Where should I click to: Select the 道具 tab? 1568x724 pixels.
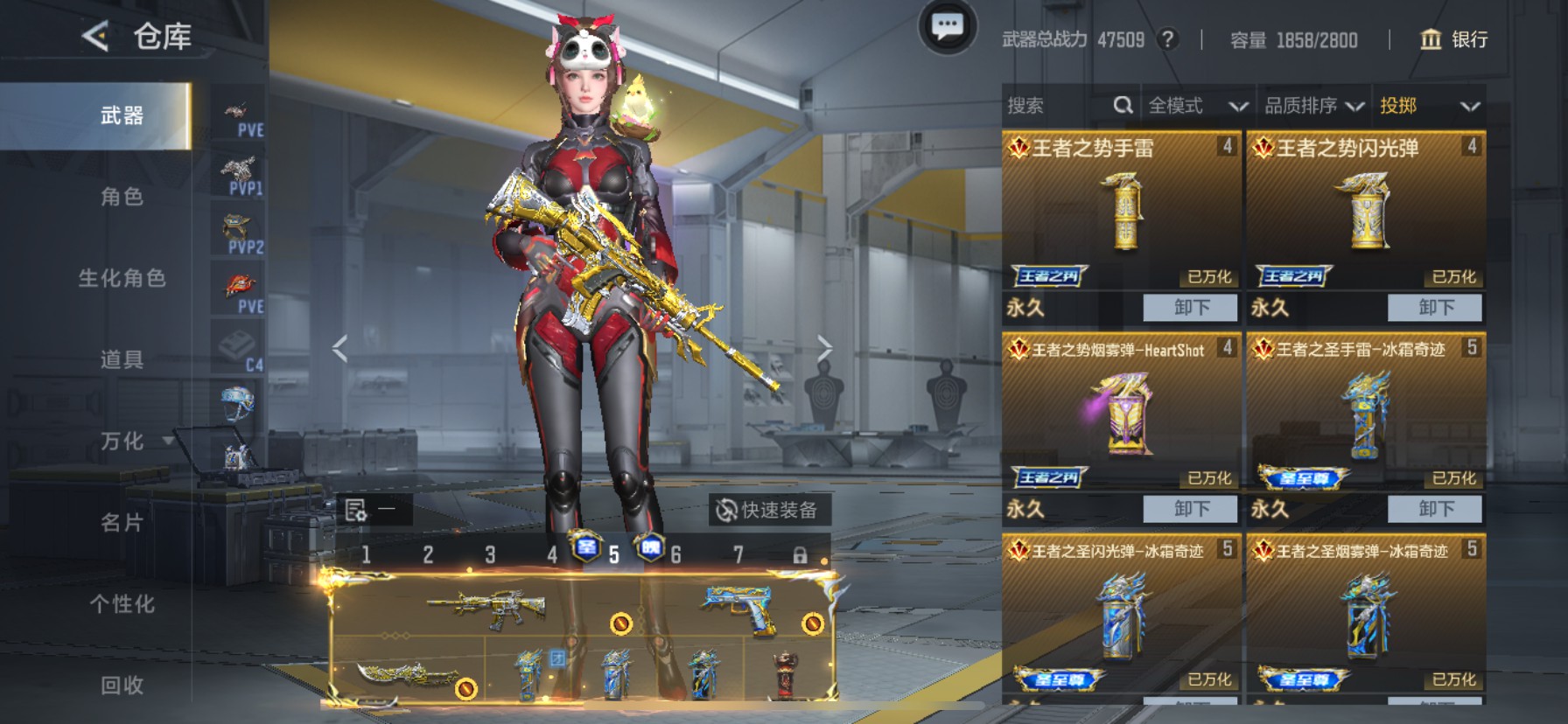coord(122,359)
